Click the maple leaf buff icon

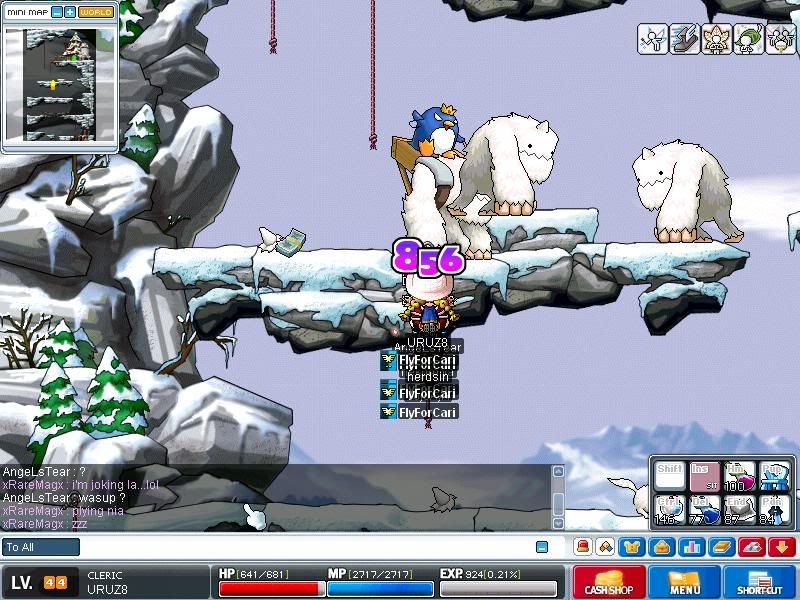pos(717,39)
